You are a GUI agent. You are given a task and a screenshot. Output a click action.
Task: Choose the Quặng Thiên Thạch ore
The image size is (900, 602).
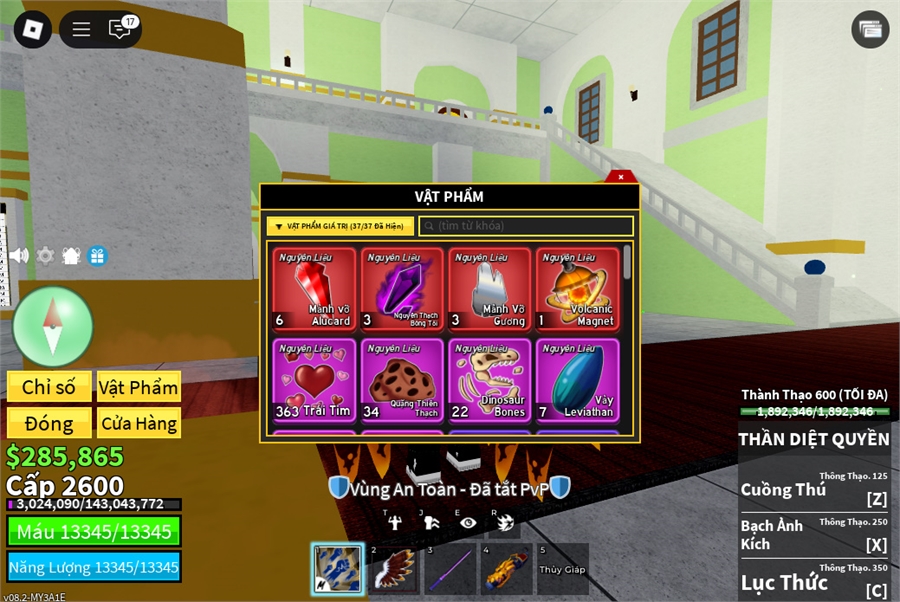[x=402, y=381]
